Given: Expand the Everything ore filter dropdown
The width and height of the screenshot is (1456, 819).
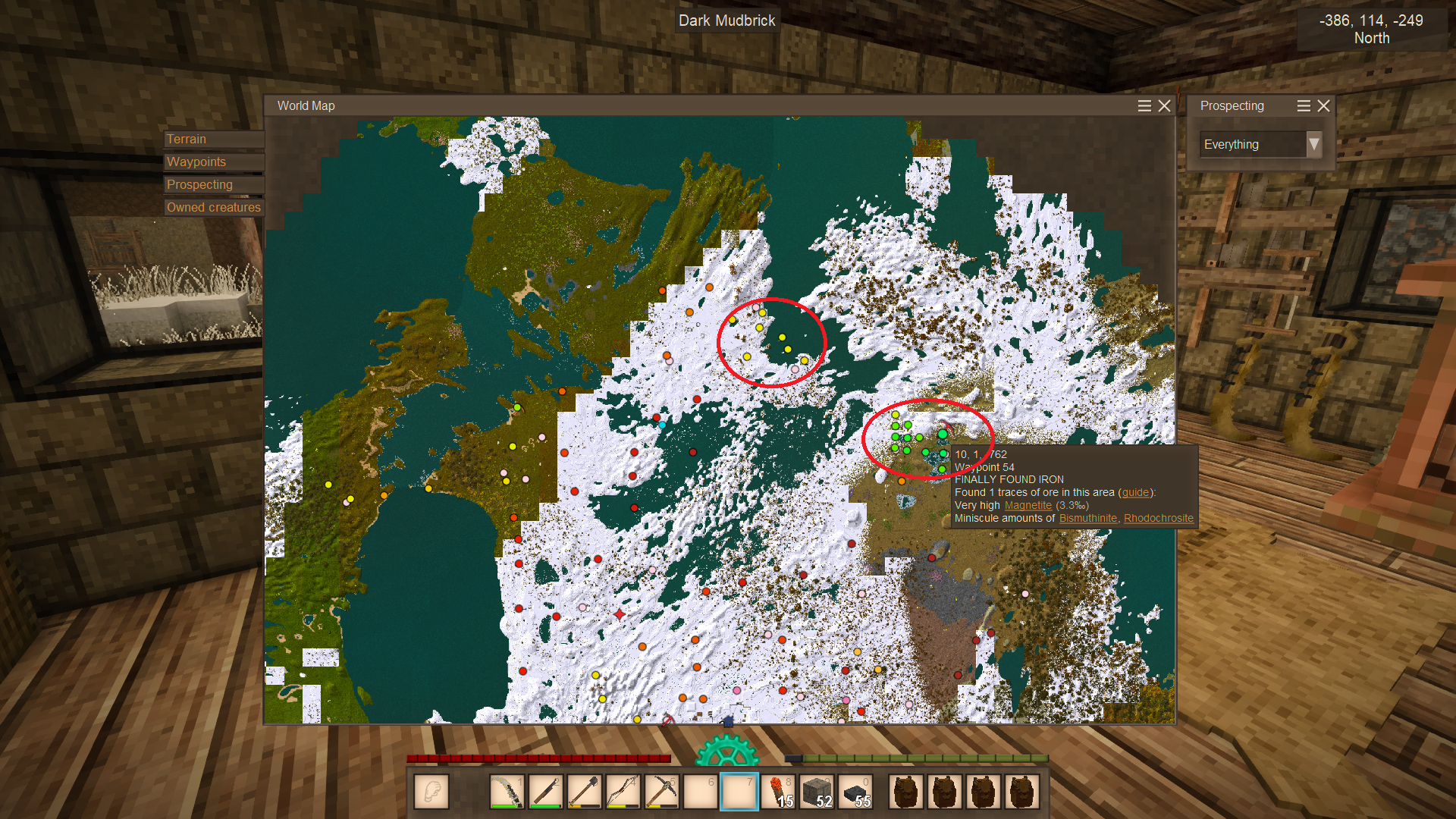Looking at the screenshot, I should [x=1313, y=144].
